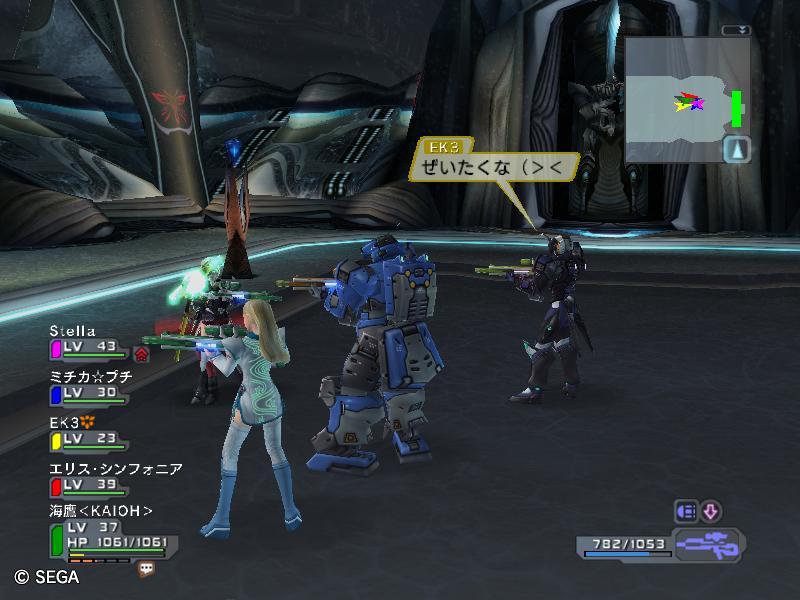Click the pink down-arrow weapon icon
Image resolution: width=800 pixels, height=600 pixels.
click(x=710, y=511)
